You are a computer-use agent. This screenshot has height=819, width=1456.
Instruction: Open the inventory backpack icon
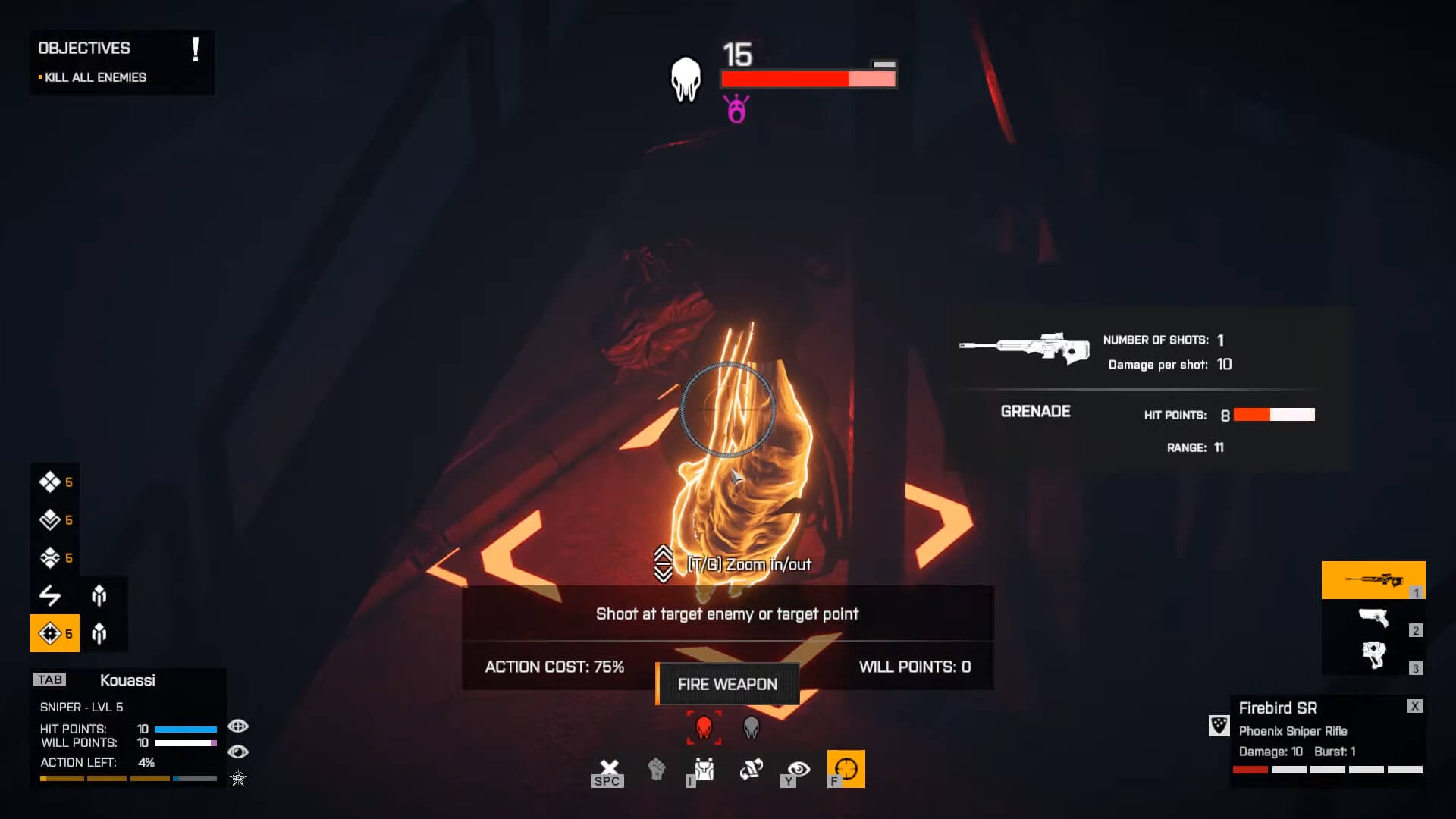click(702, 770)
